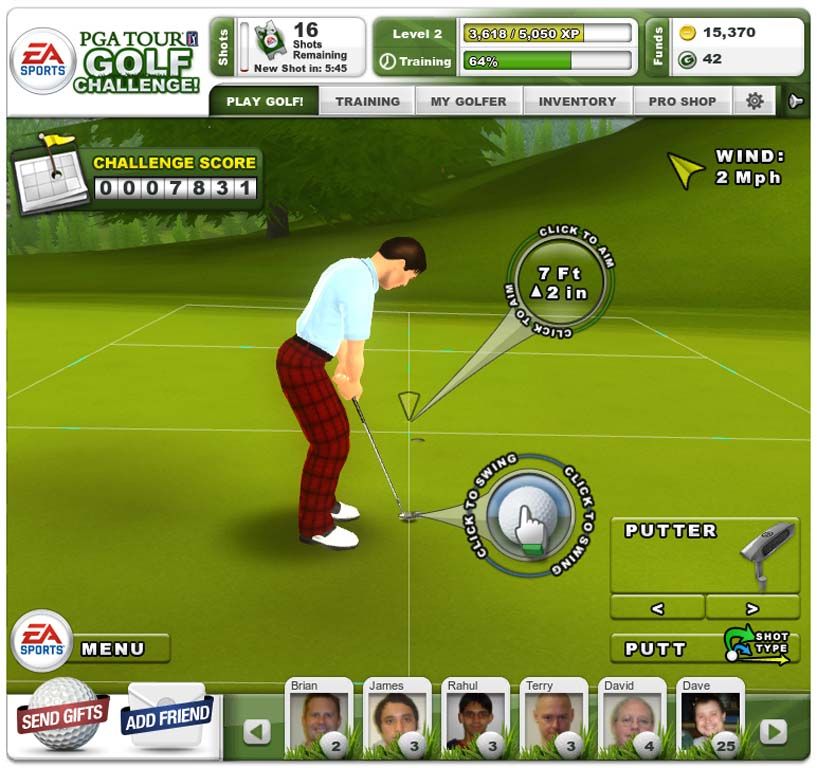Show more friends with right arrow

pyautogui.click(x=772, y=732)
